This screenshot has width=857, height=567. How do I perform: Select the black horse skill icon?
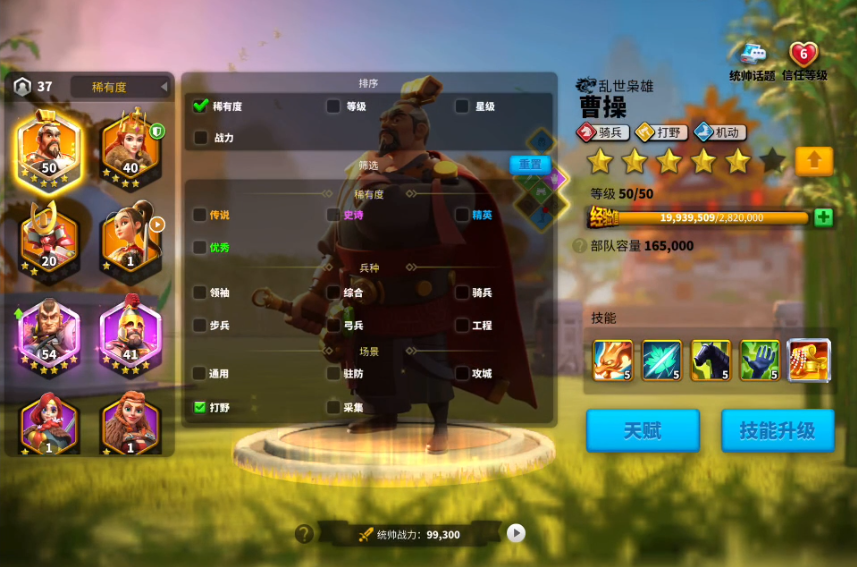(x=711, y=360)
